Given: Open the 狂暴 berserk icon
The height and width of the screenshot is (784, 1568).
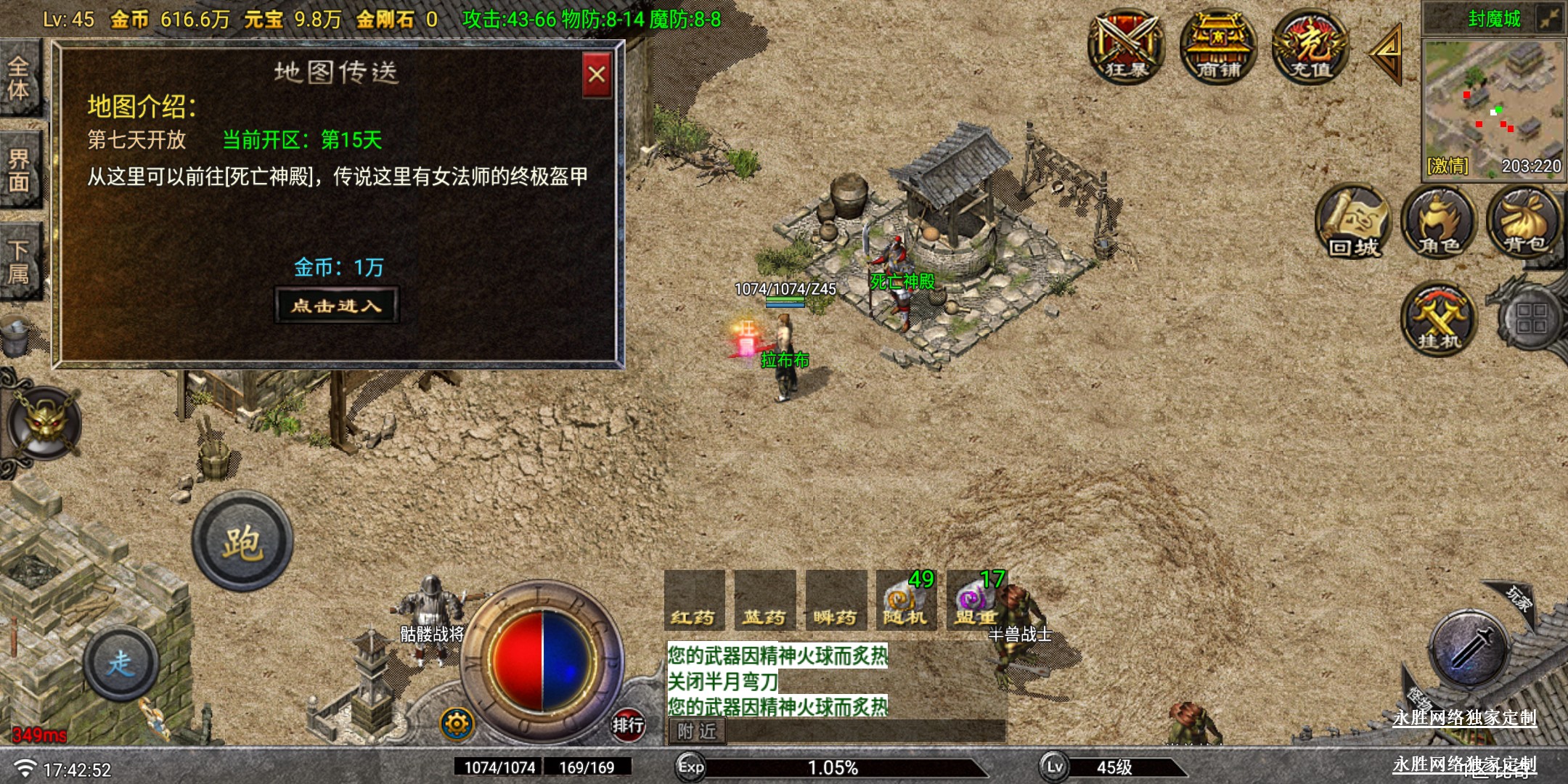Looking at the screenshot, I should point(1127,46).
